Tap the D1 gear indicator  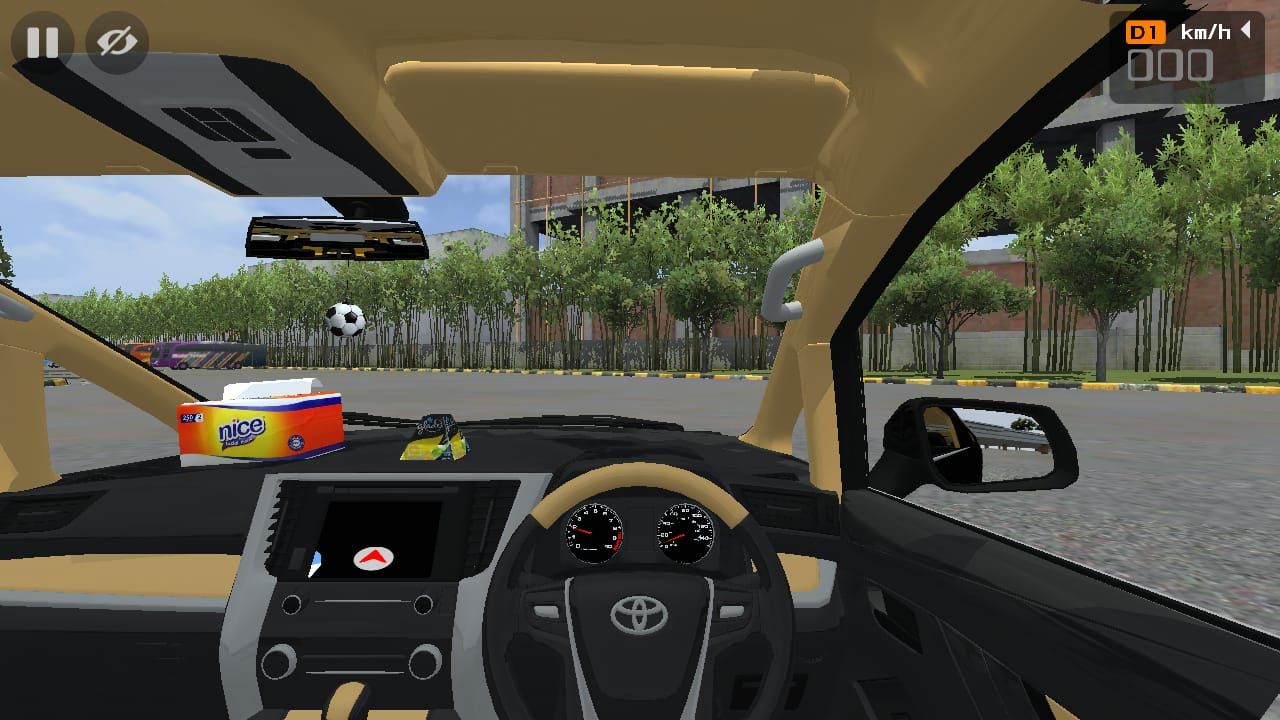tap(1148, 31)
